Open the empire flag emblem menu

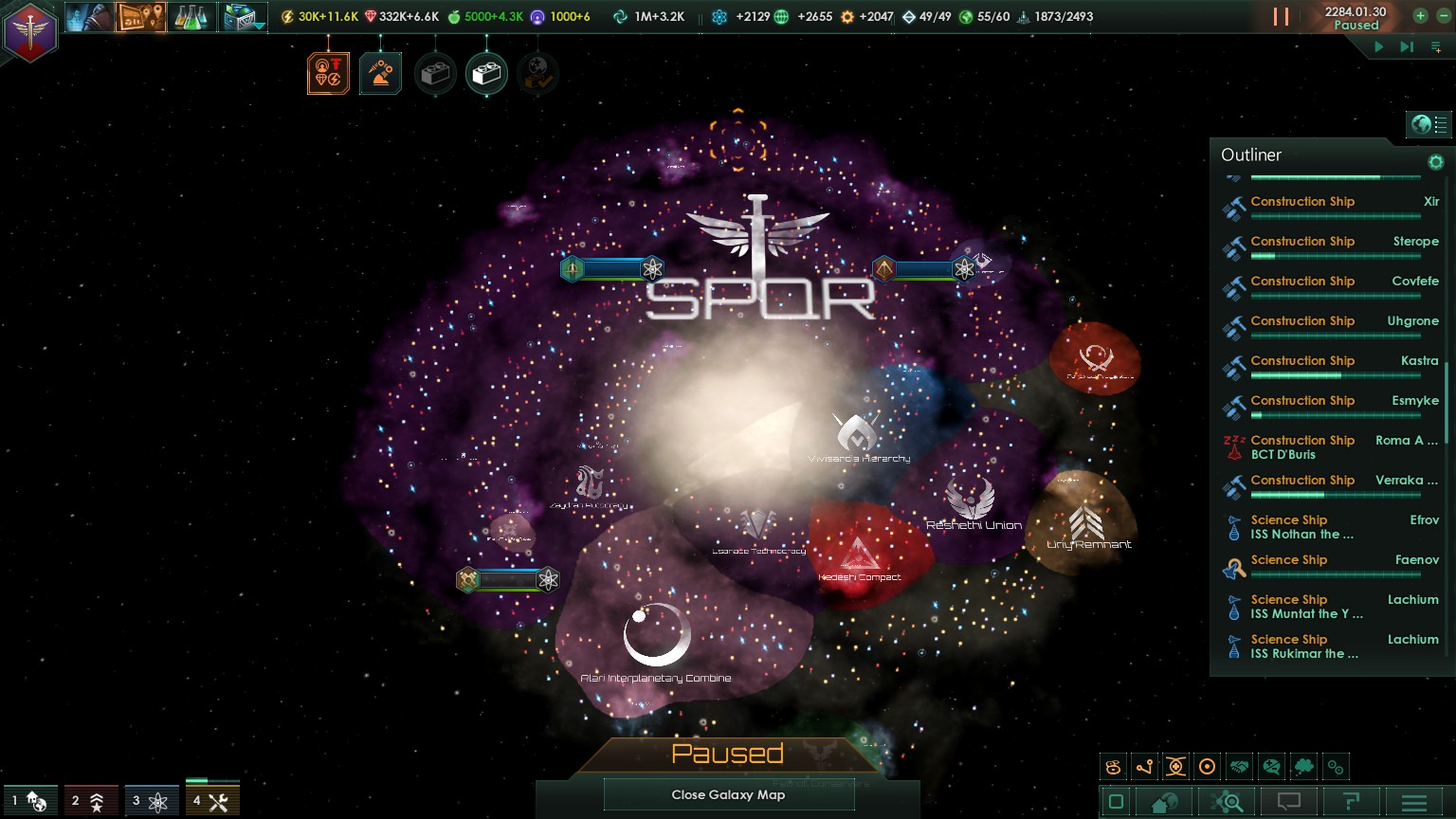point(30,33)
